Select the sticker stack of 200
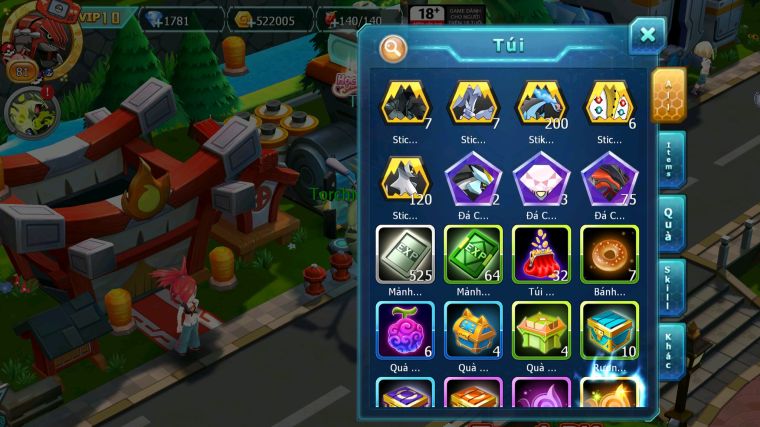Viewport: 760px width, 427px height. click(541, 104)
